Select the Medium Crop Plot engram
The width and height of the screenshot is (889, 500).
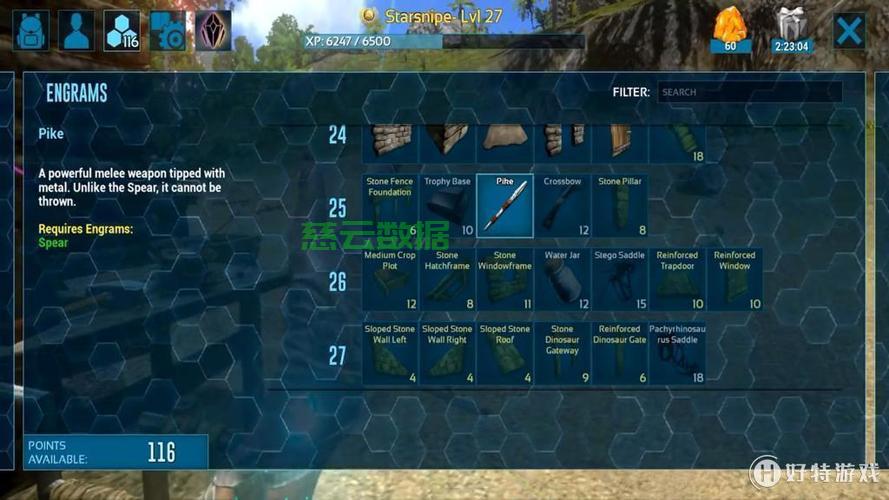coord(390,280)
